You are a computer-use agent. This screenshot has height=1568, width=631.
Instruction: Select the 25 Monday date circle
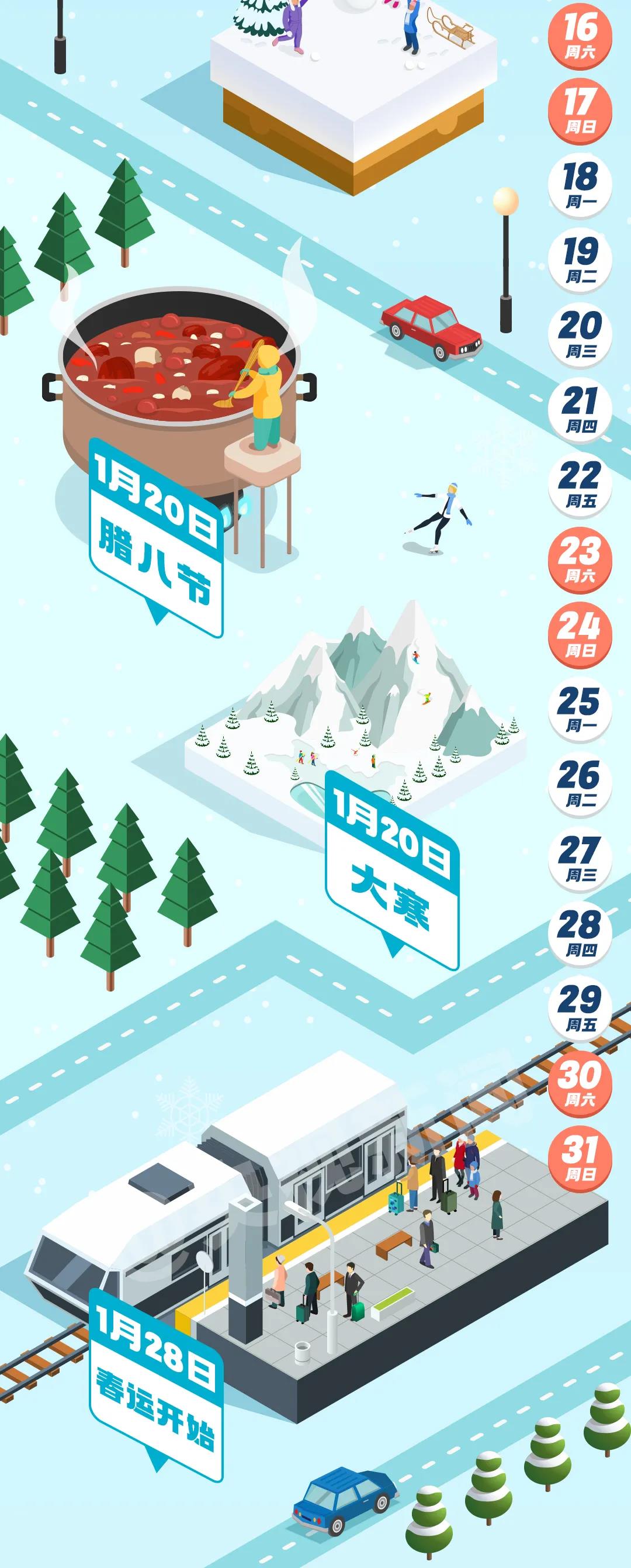point(580,710)
